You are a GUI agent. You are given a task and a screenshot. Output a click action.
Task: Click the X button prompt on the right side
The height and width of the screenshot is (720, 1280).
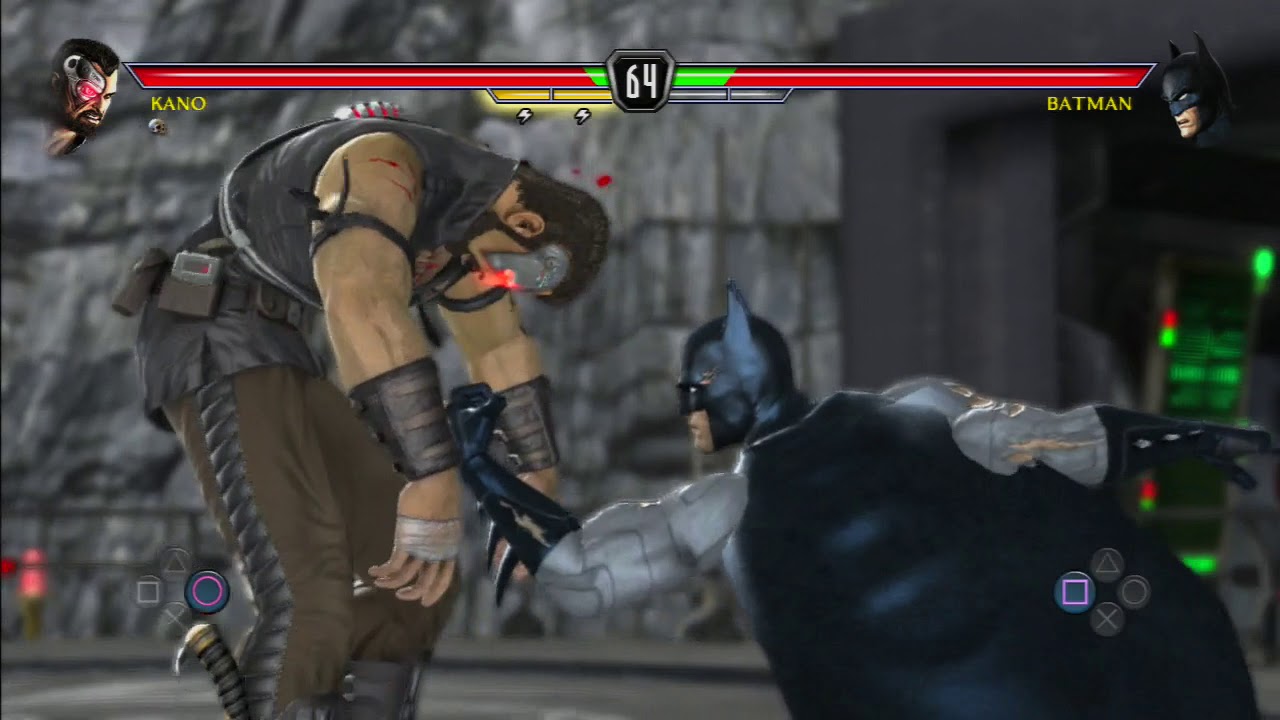tap(1107, 620)
